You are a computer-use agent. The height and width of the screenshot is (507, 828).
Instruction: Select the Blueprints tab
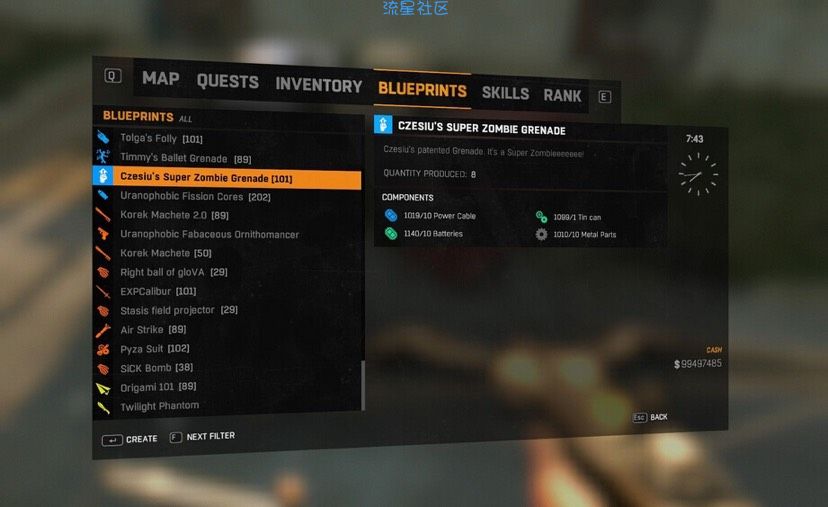422,90
